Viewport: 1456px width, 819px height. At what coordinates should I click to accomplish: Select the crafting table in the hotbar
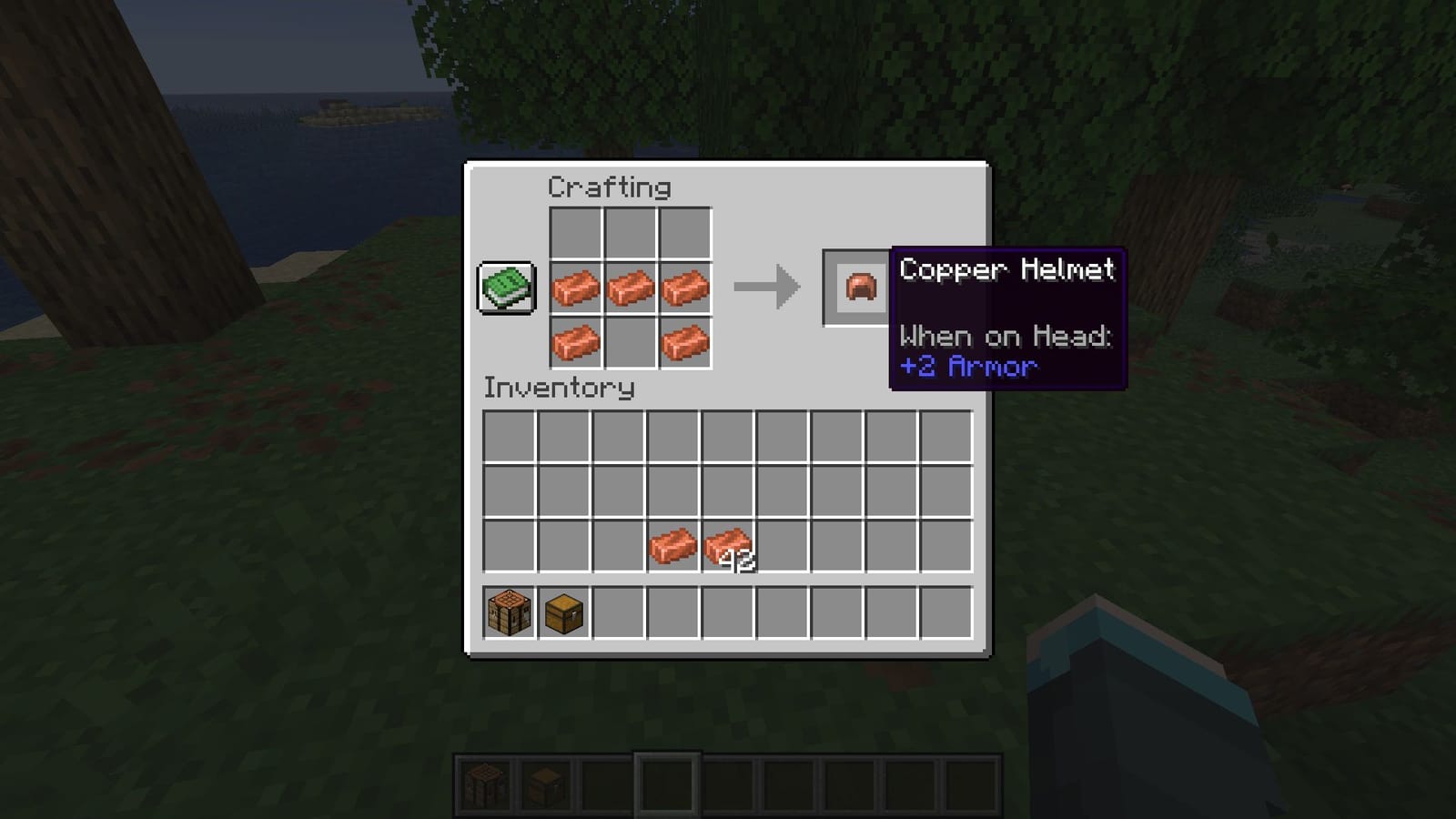tap(485, 784)
